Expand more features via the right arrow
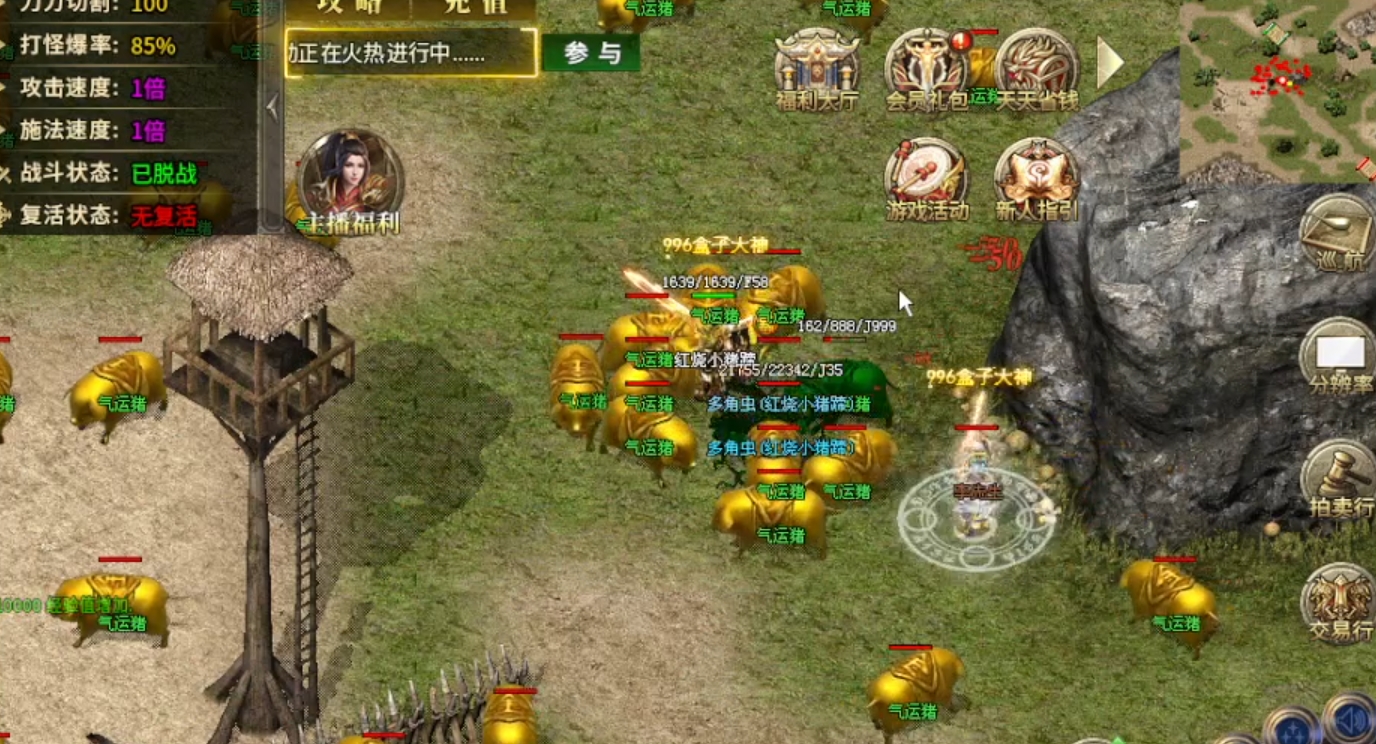This screenshot has height=744, width=1376. coord(1108,62)
